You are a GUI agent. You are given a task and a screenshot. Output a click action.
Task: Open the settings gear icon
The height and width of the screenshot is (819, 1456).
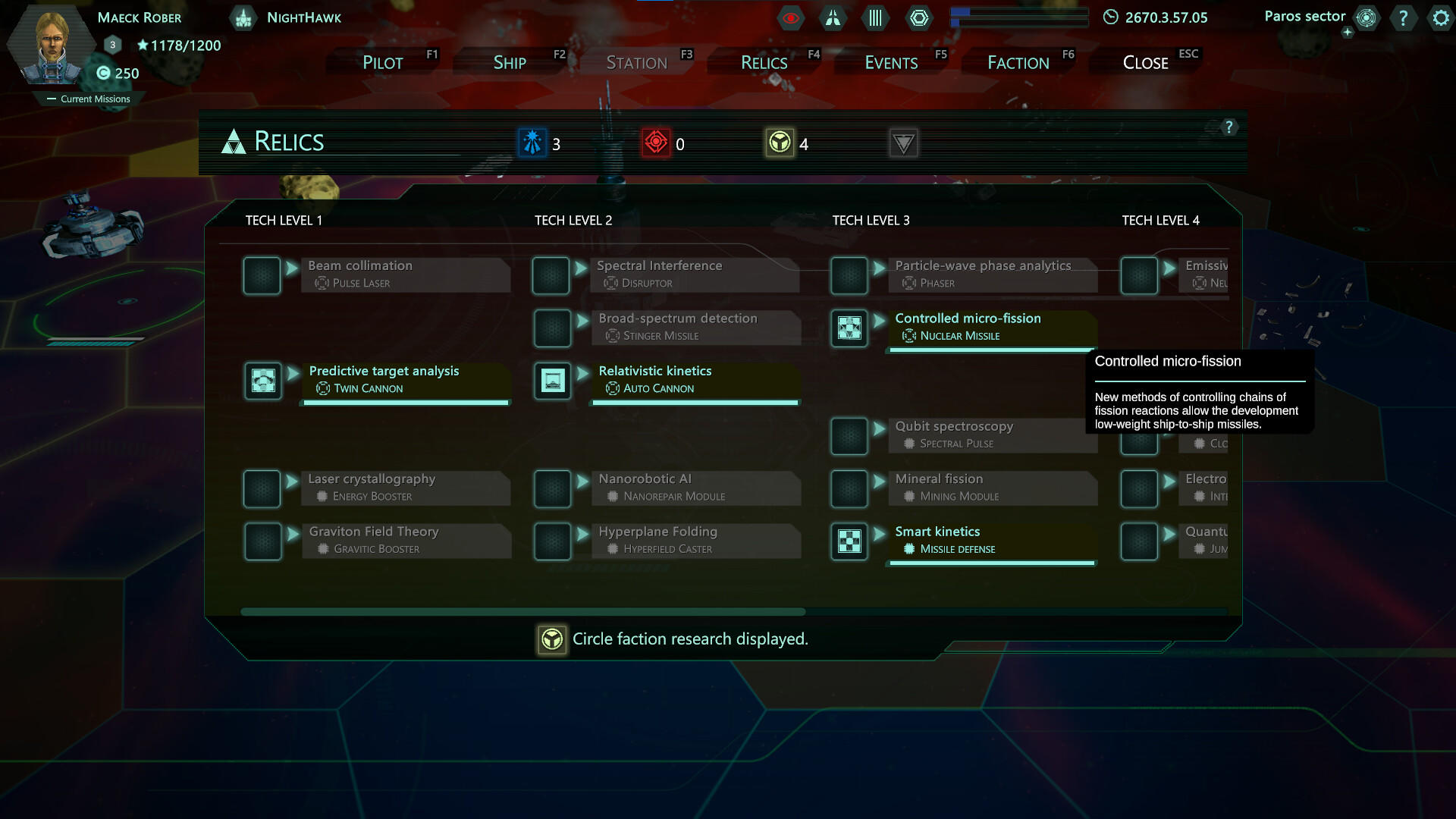[x=1440, y=17]
